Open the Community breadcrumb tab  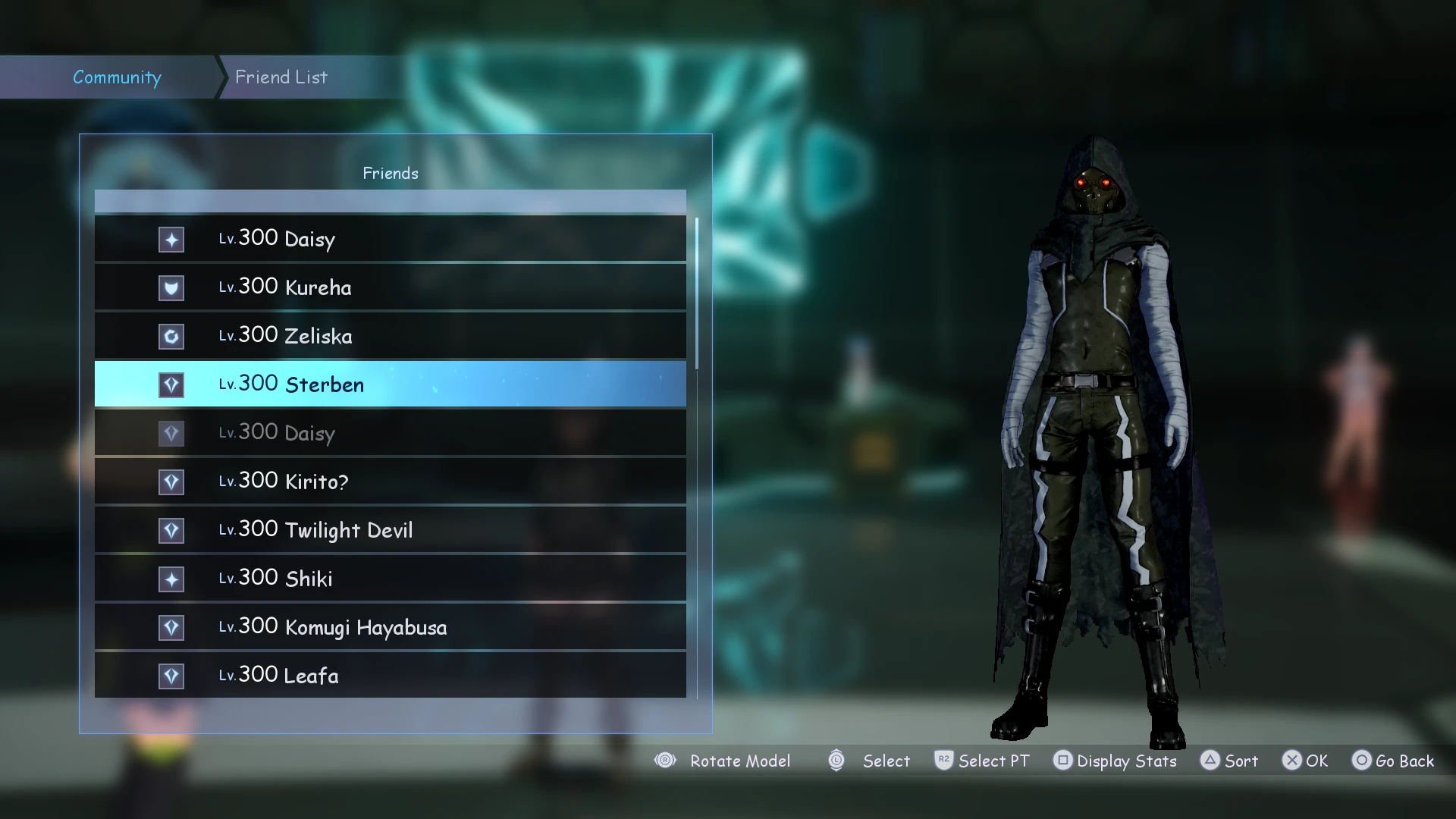(x=117, y=77)
